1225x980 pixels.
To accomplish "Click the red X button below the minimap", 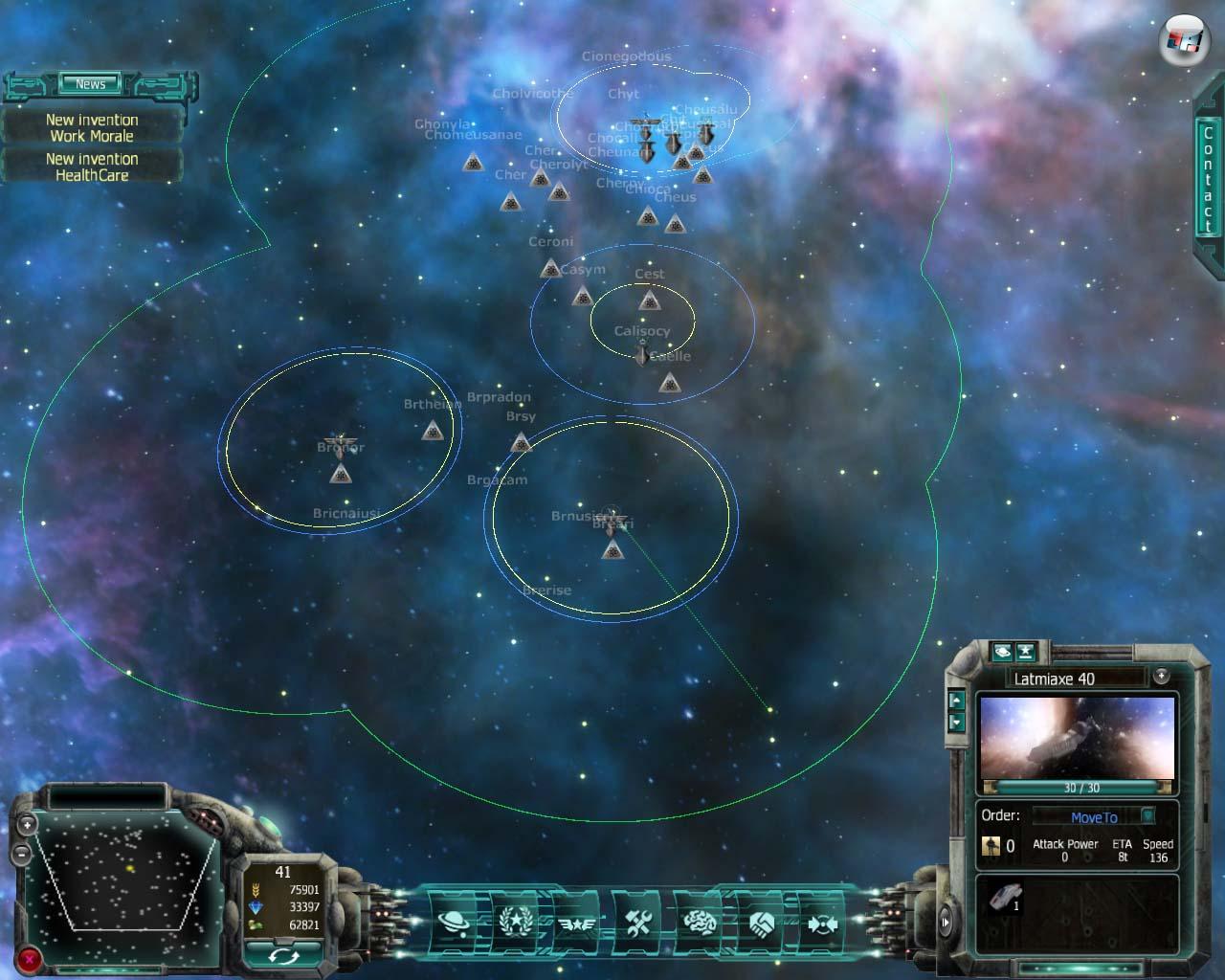I will [x=31, y=958].
